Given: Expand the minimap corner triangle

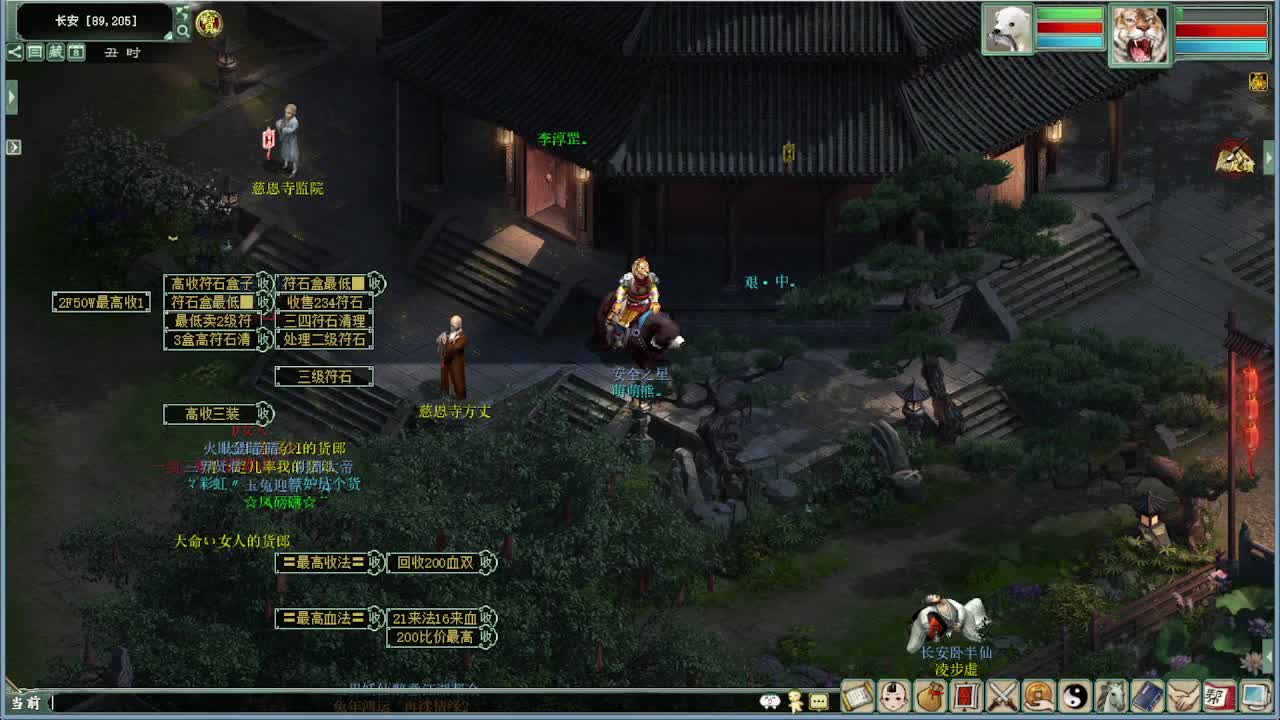Looking at the screenshot, I should [x=168, y=36].
